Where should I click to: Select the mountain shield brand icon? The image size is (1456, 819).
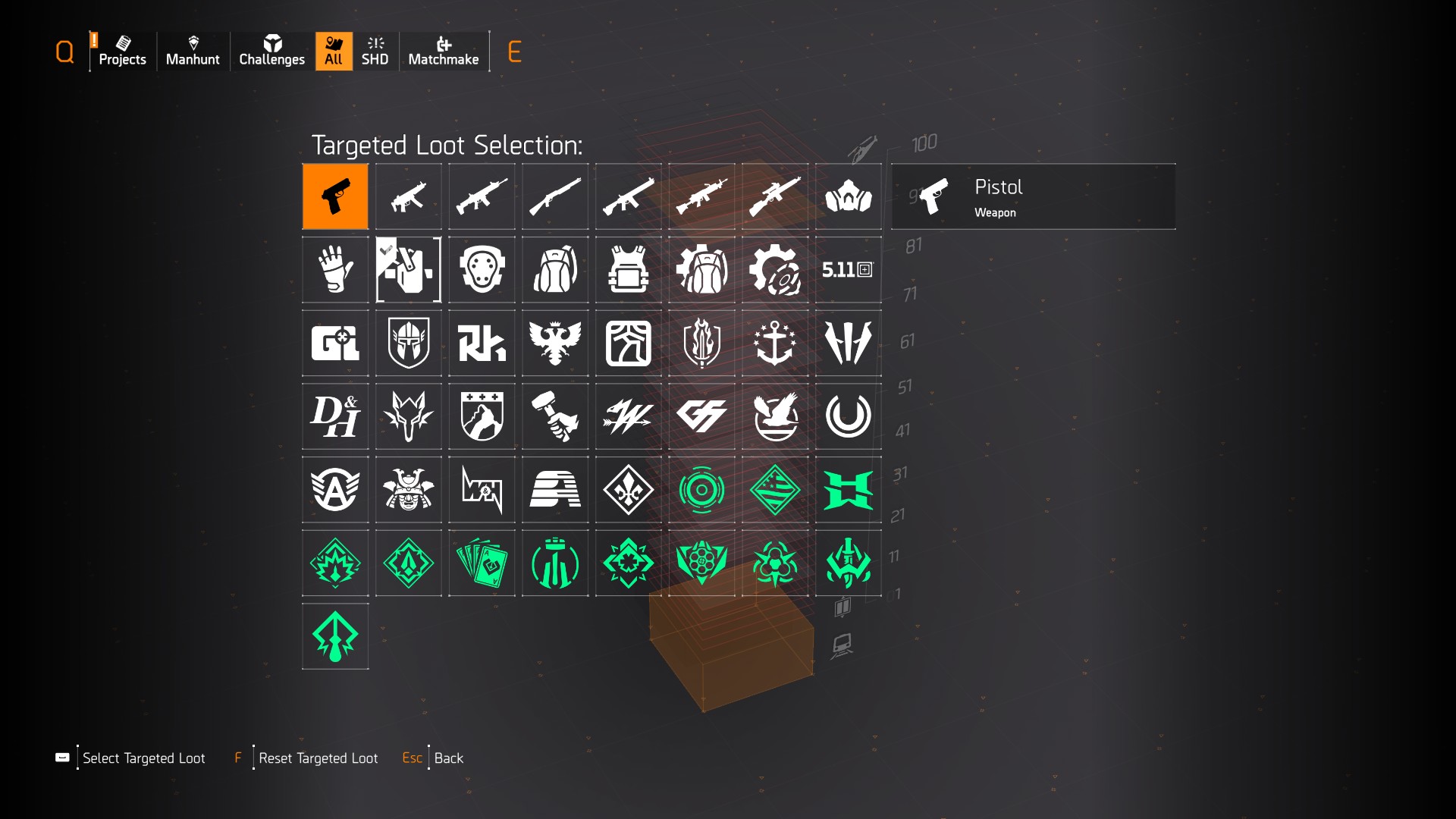pos(482,416)
